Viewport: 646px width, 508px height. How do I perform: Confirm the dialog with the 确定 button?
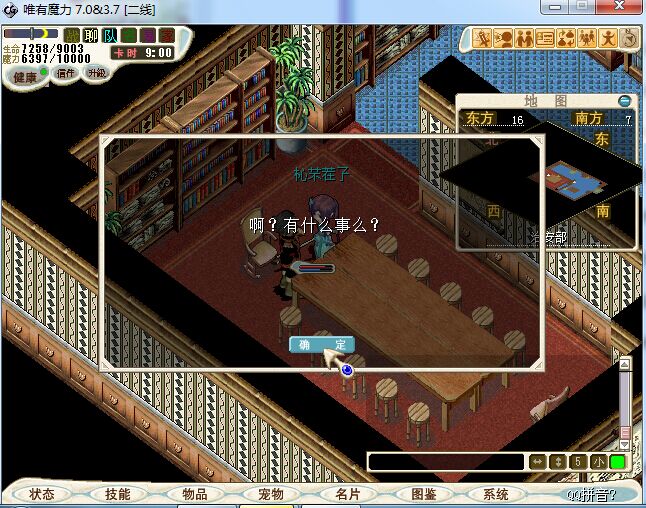322,345
